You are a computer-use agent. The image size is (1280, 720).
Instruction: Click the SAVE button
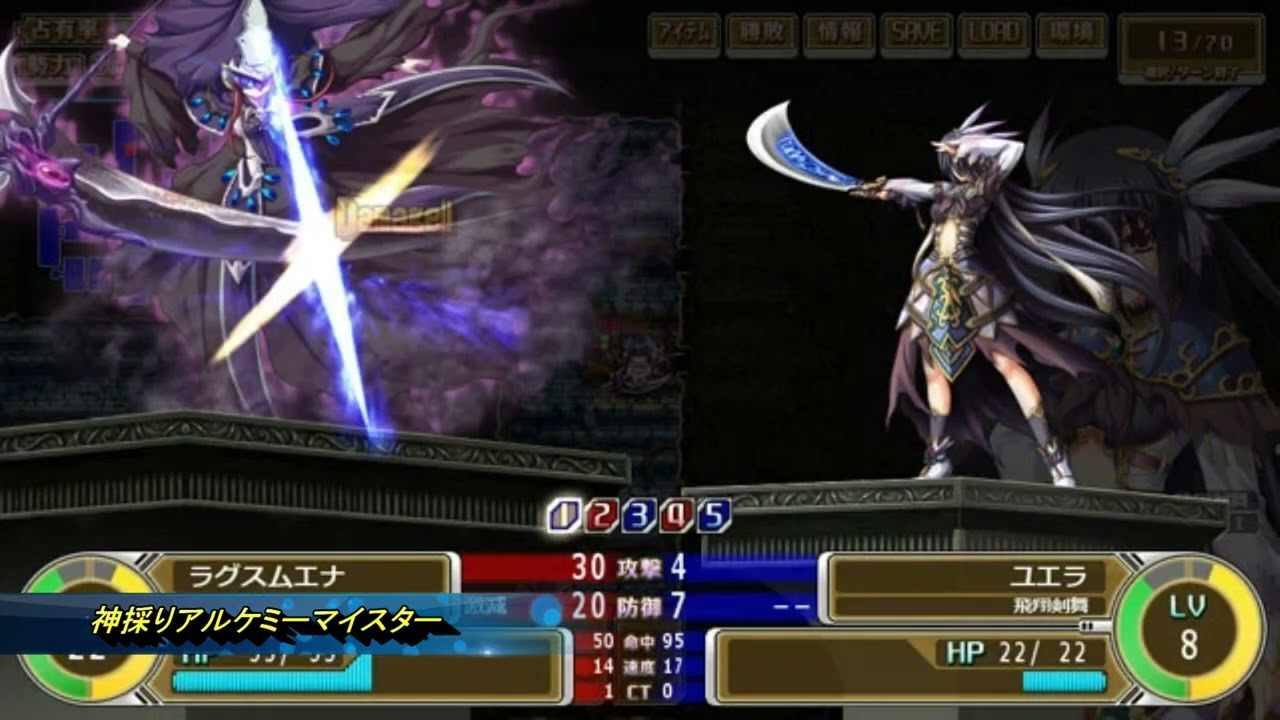pos(917,35)
